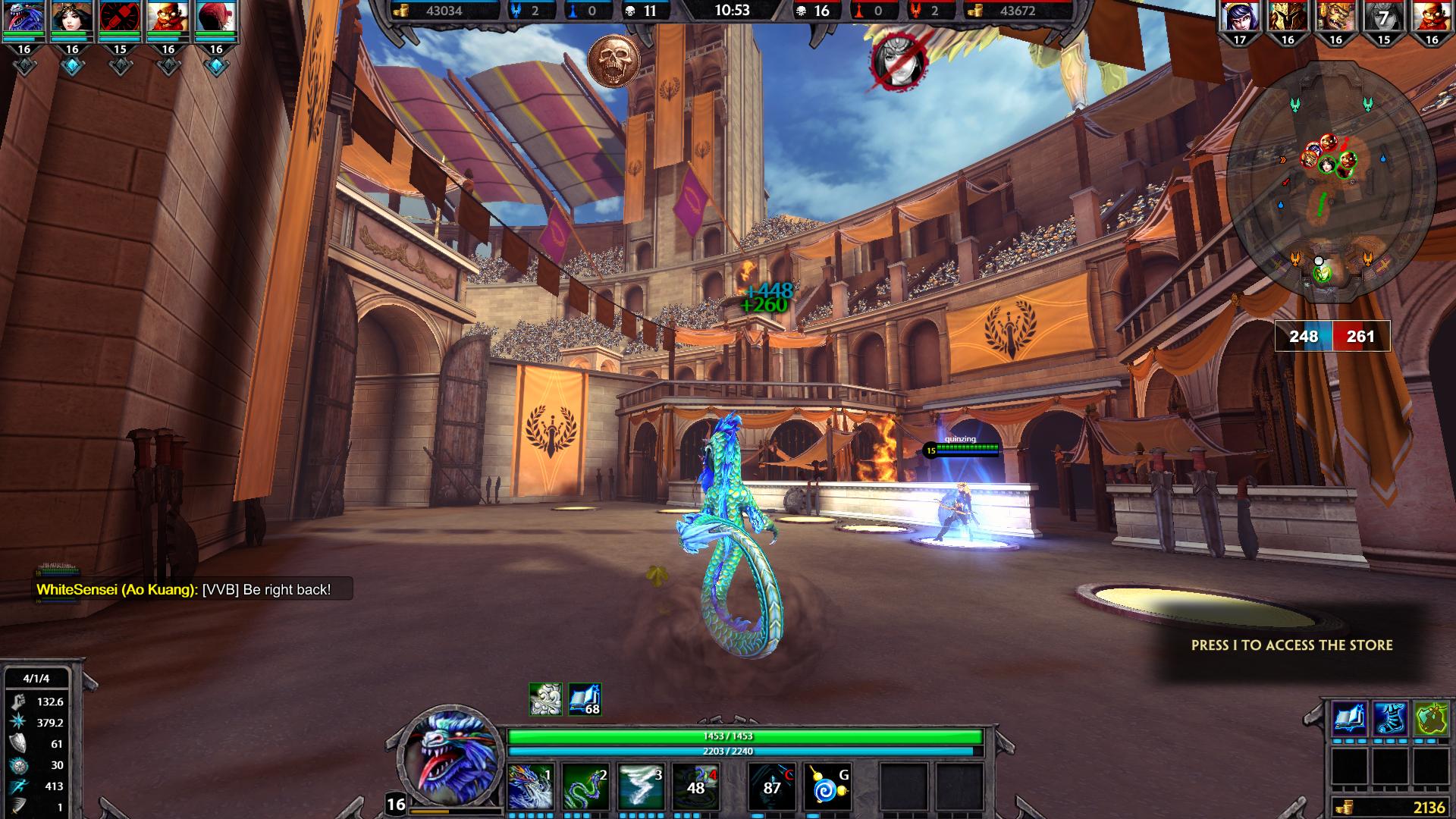Select the green apple item in inventory

1430,719
